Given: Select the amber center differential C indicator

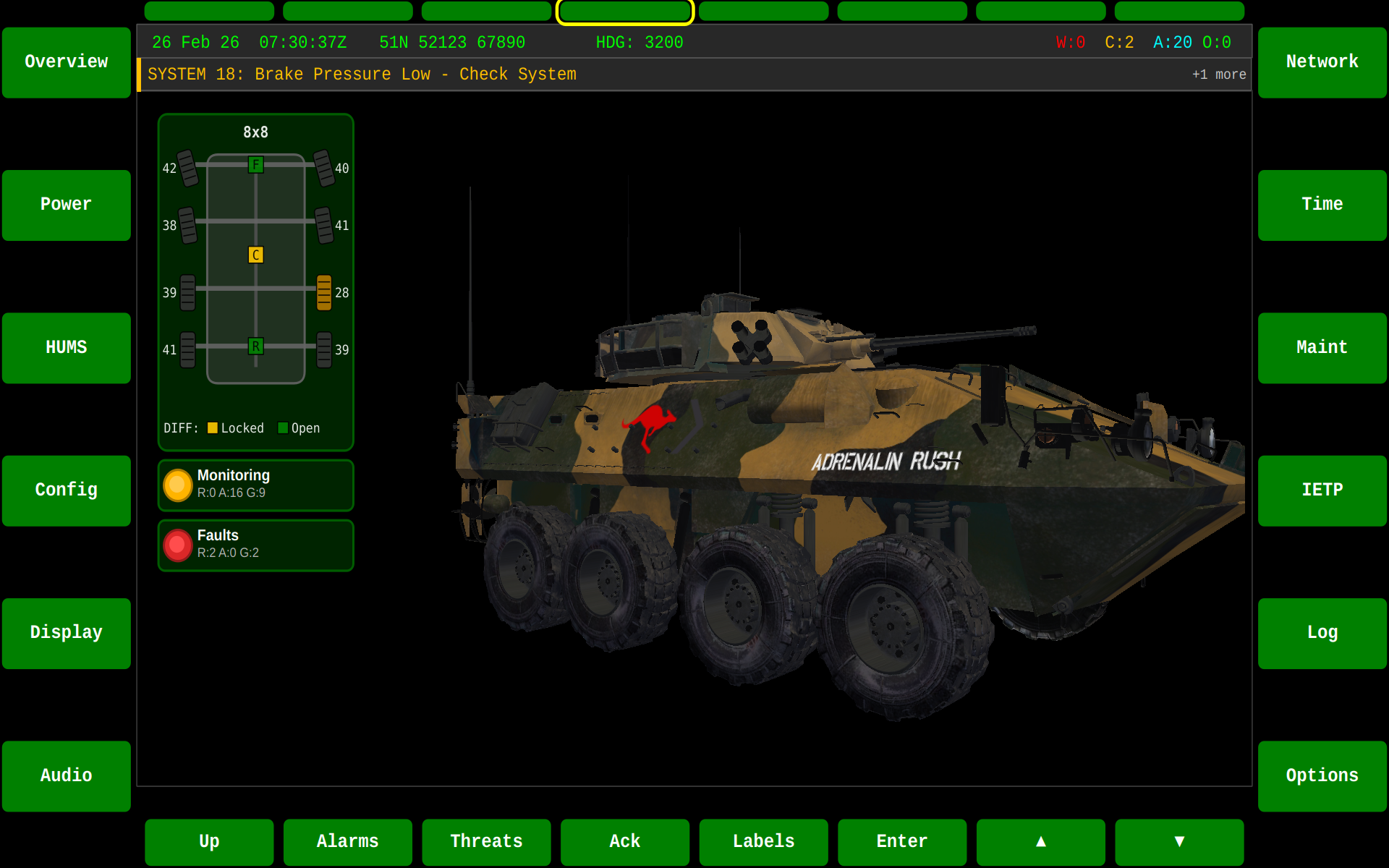Looking at the screenshot, I should point(255,255).
